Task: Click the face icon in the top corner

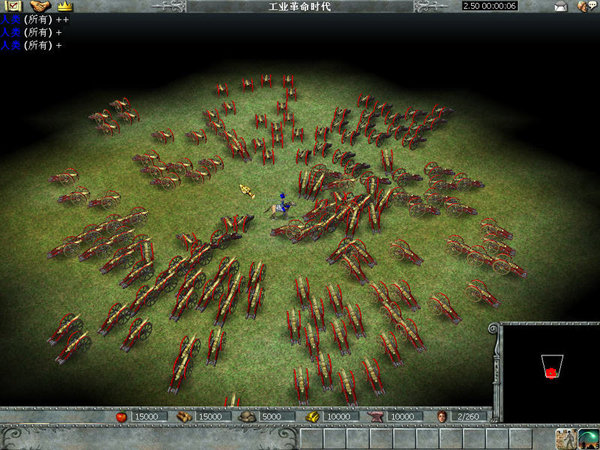Action: pyautogui.click(x=585, y=7)
